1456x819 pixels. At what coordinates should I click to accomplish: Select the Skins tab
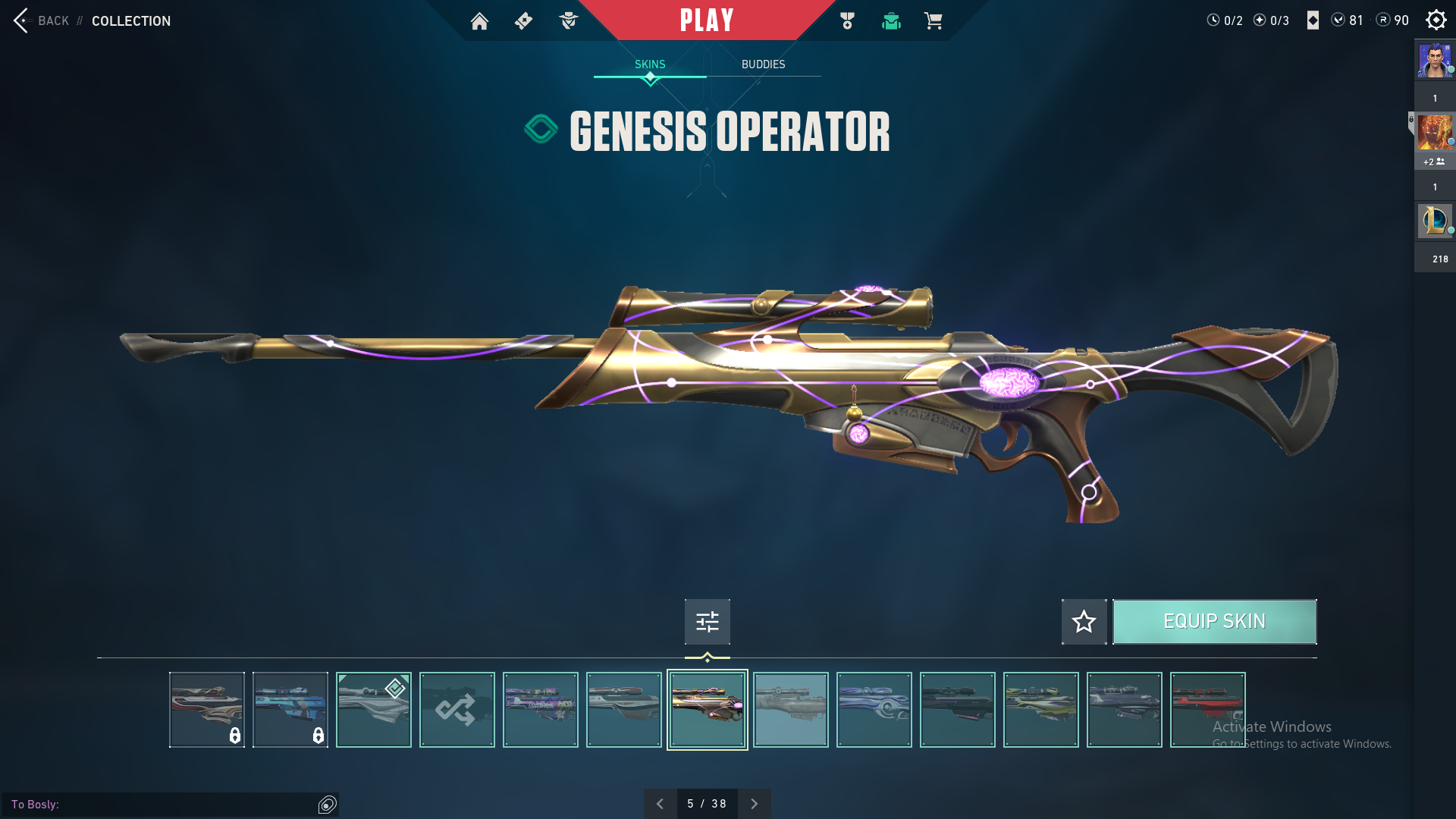[650, 64]
